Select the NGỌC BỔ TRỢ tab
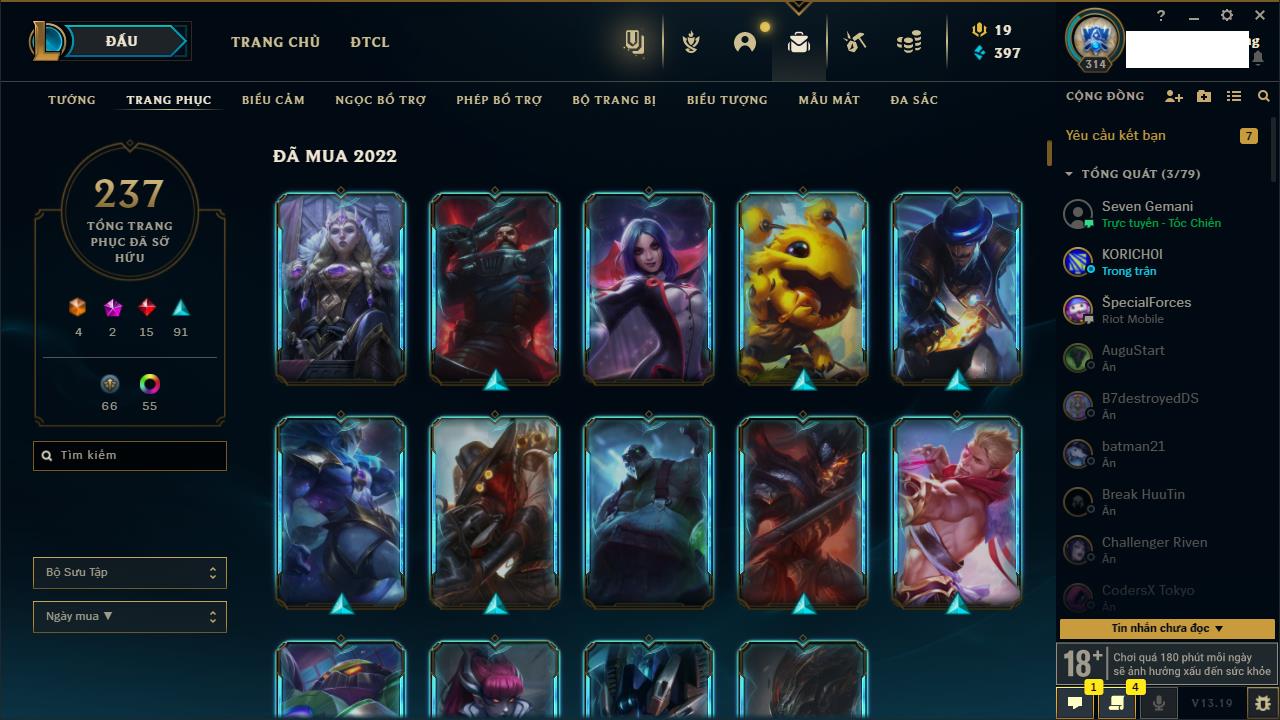1280x720 pixels. (x=380, y=100)
